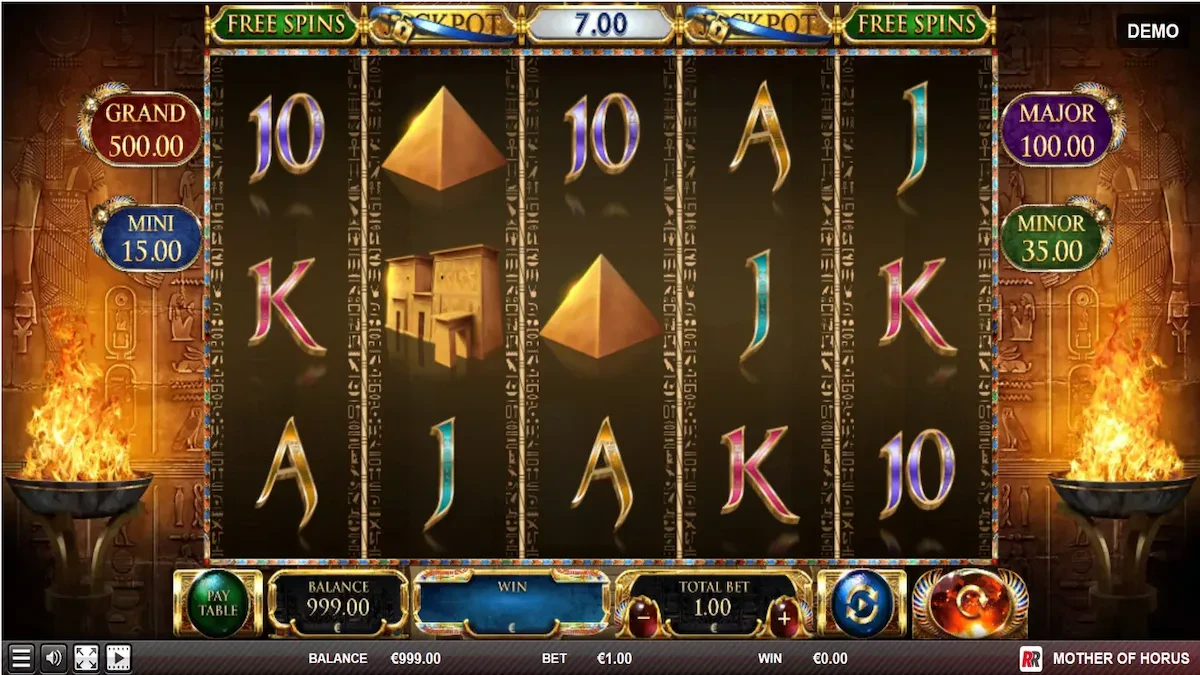Viewport: 1200px width, 675px height.
Task: Click the film-strip play icon
Action: [118, 658]
